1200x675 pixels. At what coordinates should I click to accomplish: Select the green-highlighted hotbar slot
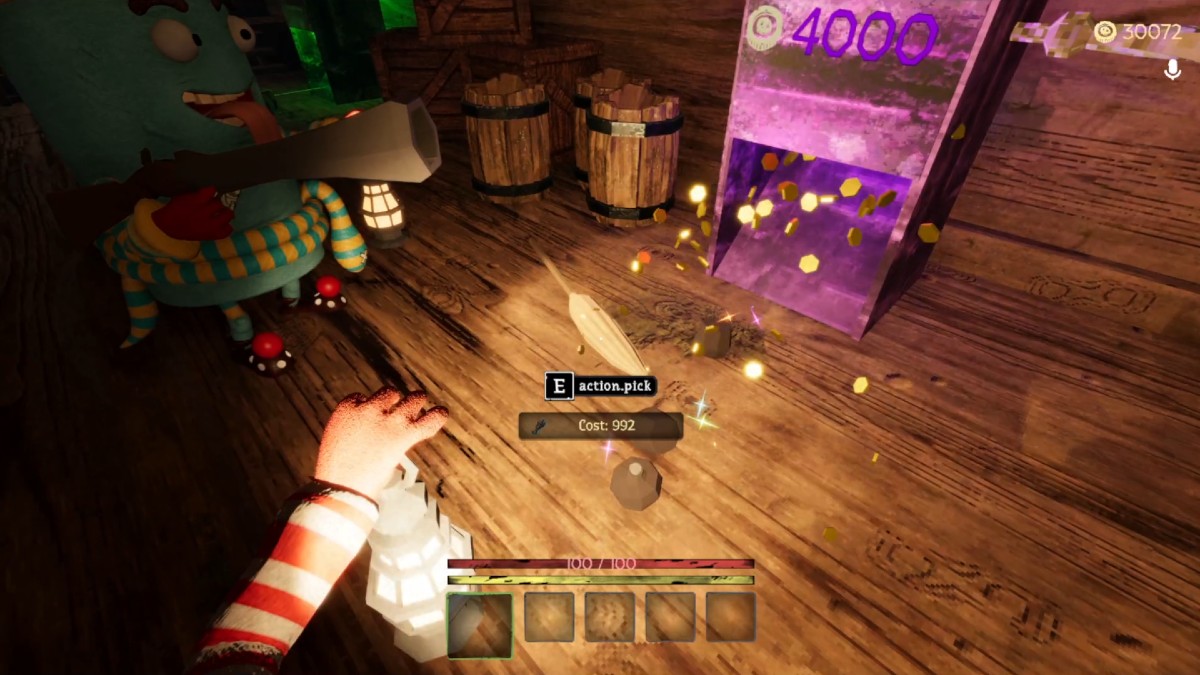(480, 625)
